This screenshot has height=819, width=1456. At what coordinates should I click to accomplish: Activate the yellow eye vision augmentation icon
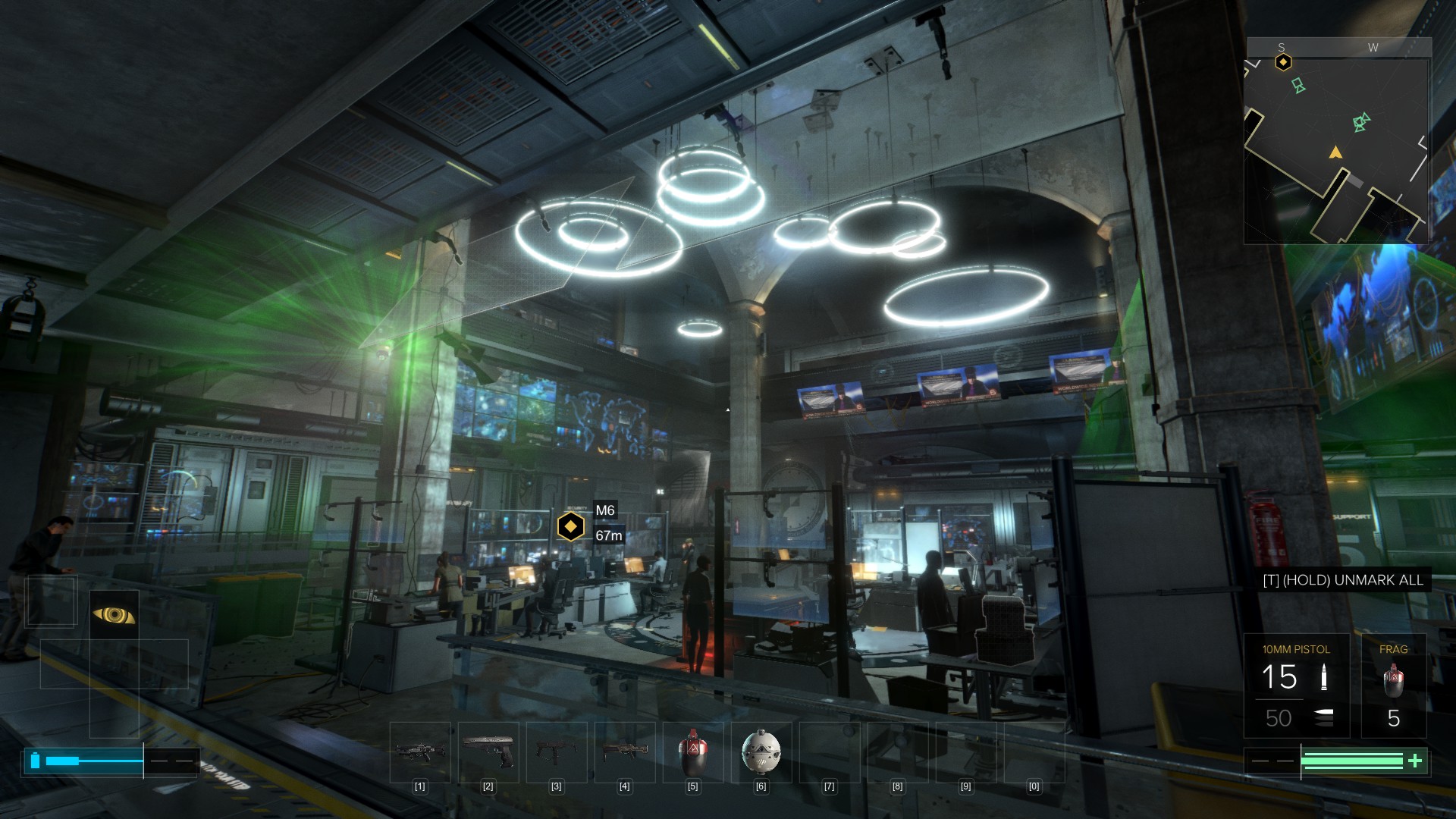114,614
